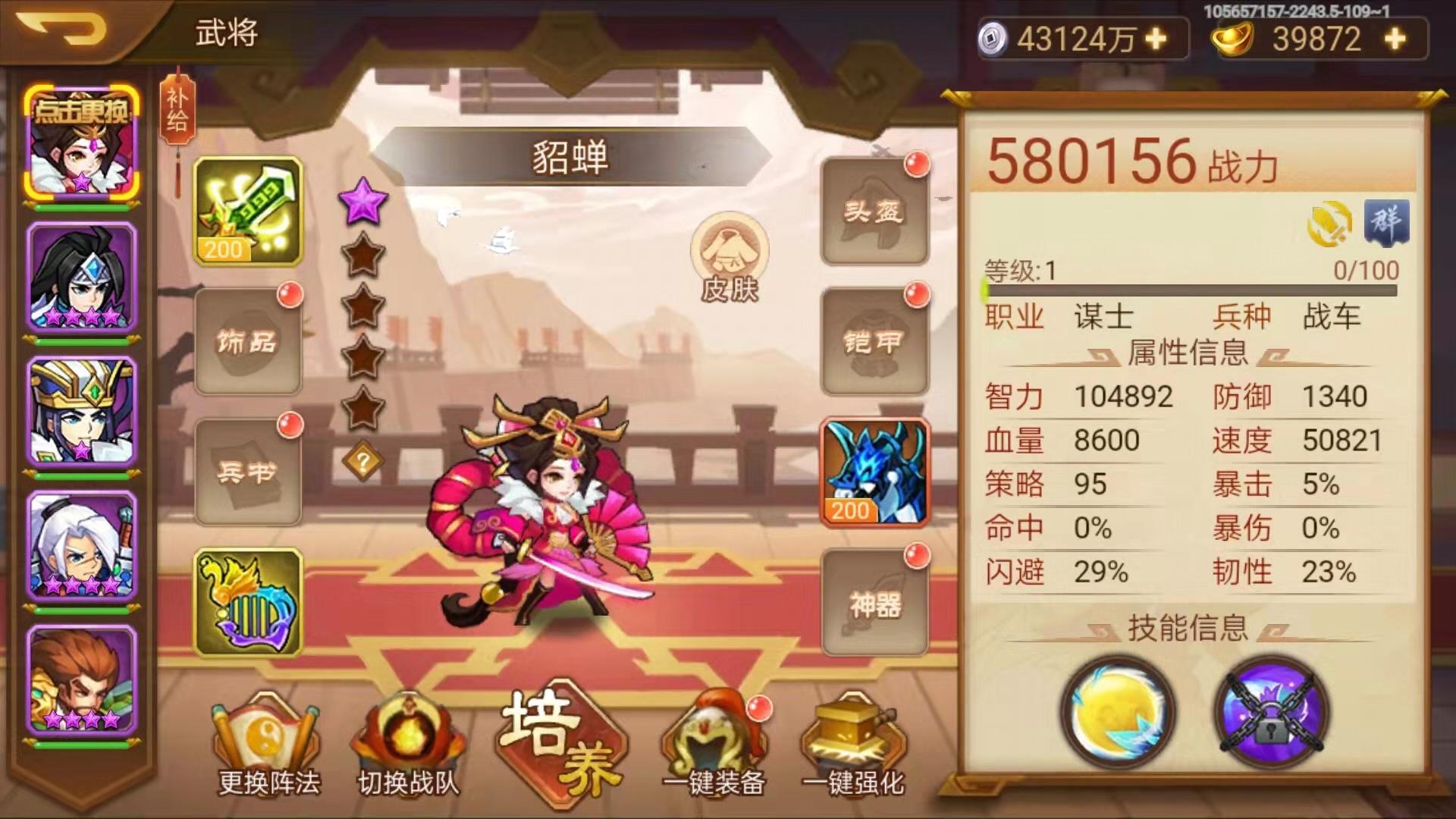Viewport: 1456px width, 819px height.
Task: Open the 饰品 accessory slot
Action: [248, 343]
